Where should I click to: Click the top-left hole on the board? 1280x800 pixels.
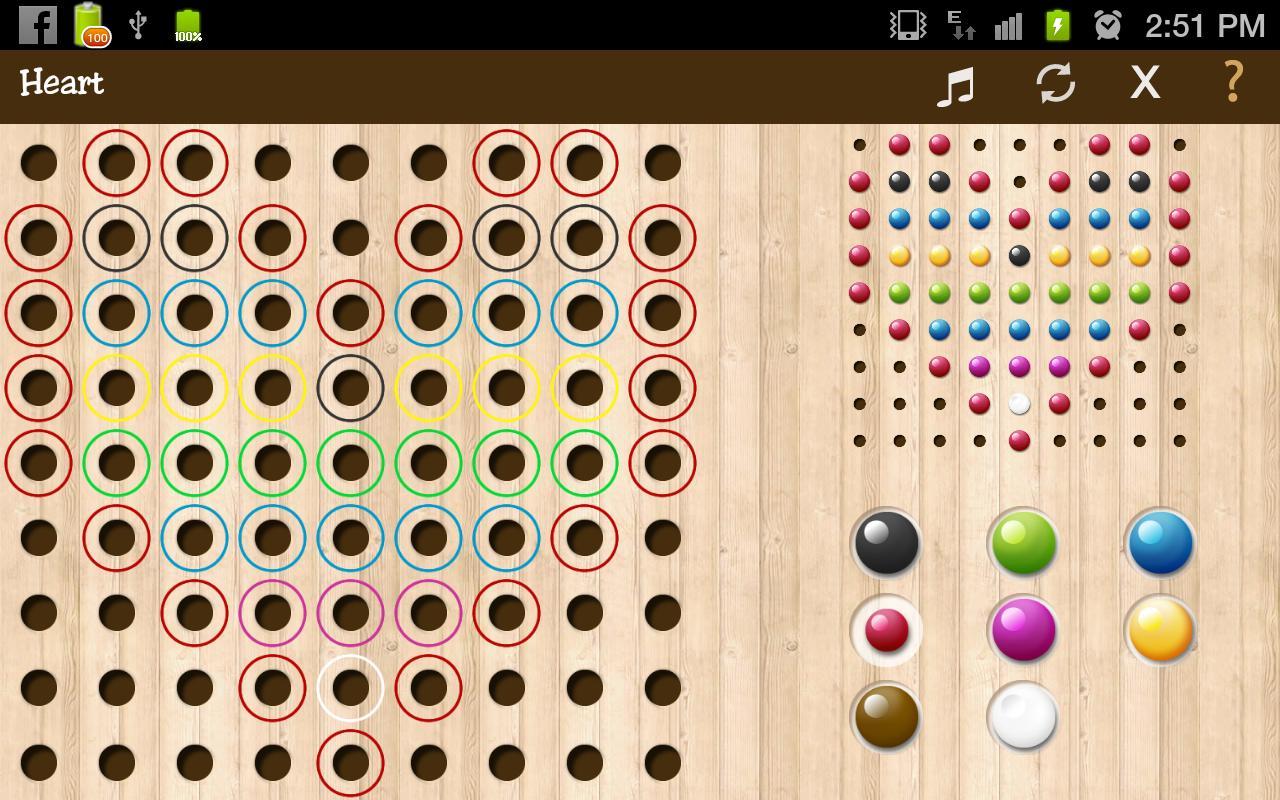tap(38, 163)
